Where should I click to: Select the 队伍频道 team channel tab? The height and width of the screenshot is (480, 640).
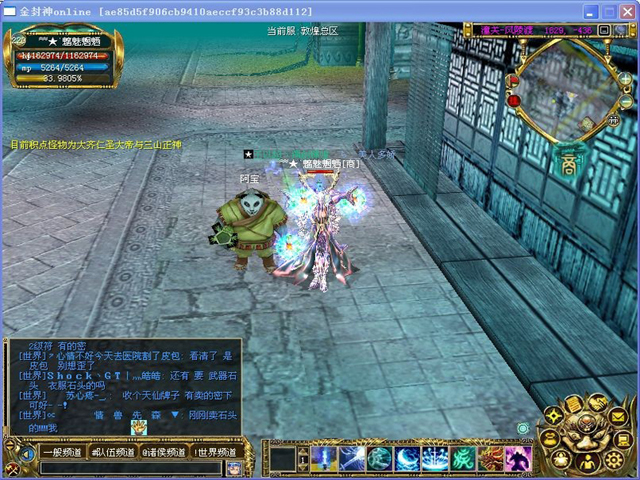111,452
